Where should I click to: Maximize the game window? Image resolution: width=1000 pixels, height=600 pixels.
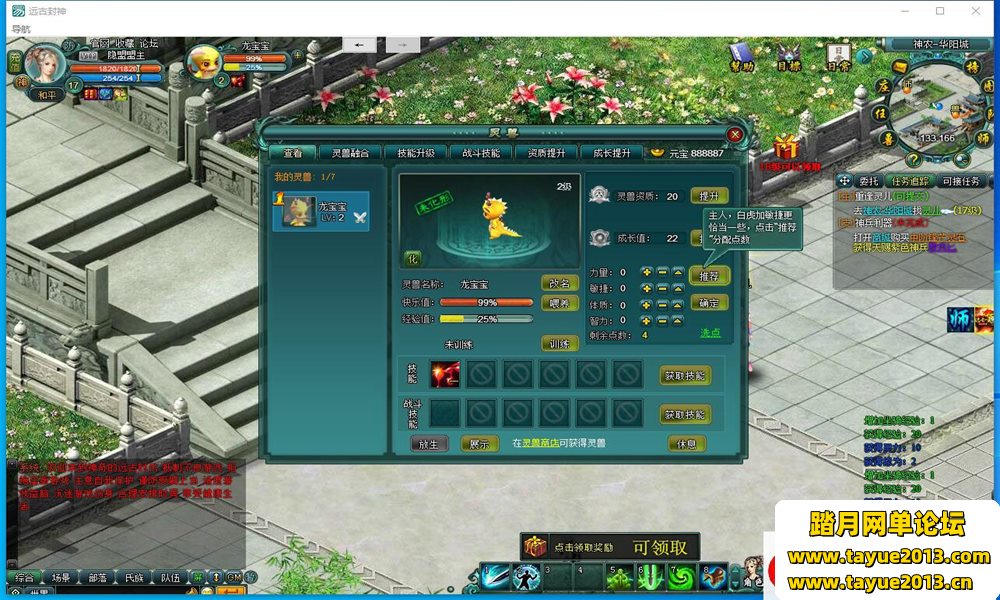[940, 11]
